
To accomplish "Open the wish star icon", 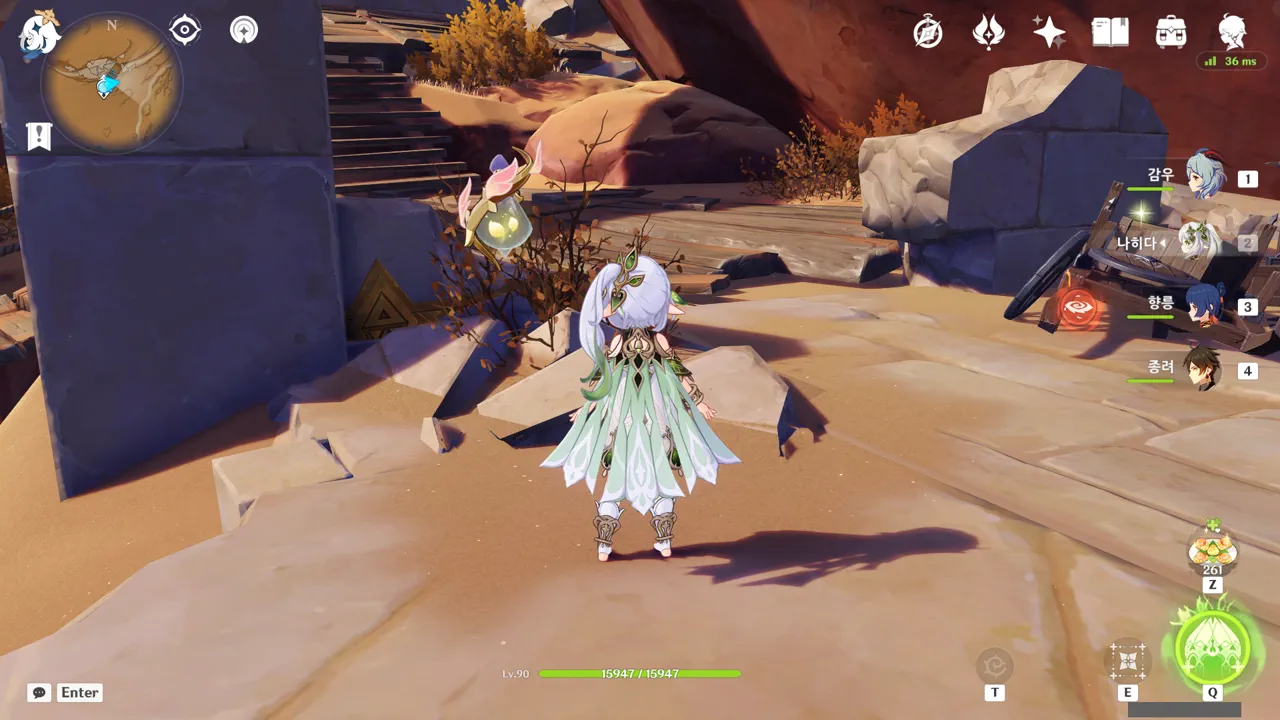I will point(1049,32).
